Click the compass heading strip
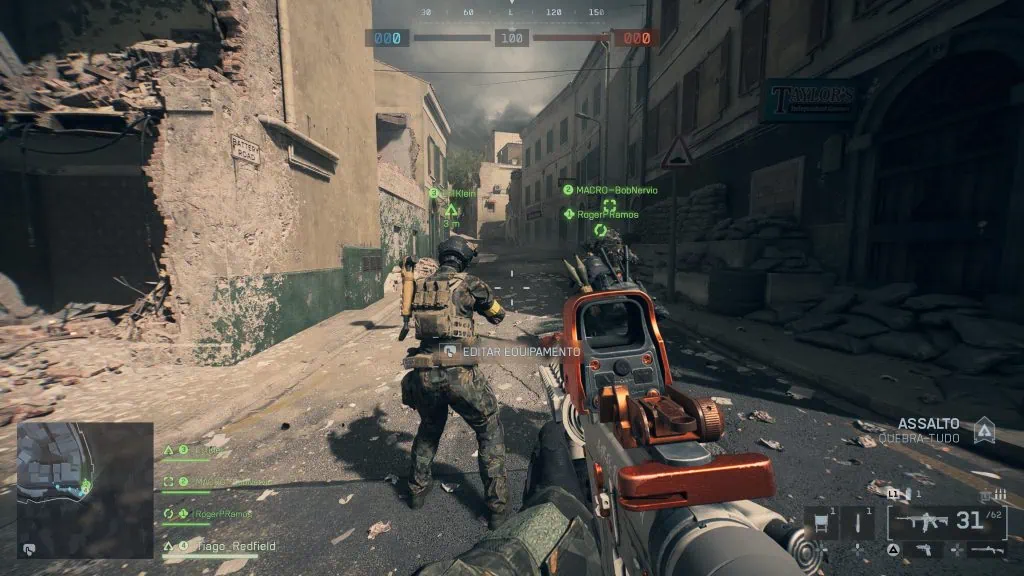This screenshot has width=1024, height=576. (x=511, y=13)
